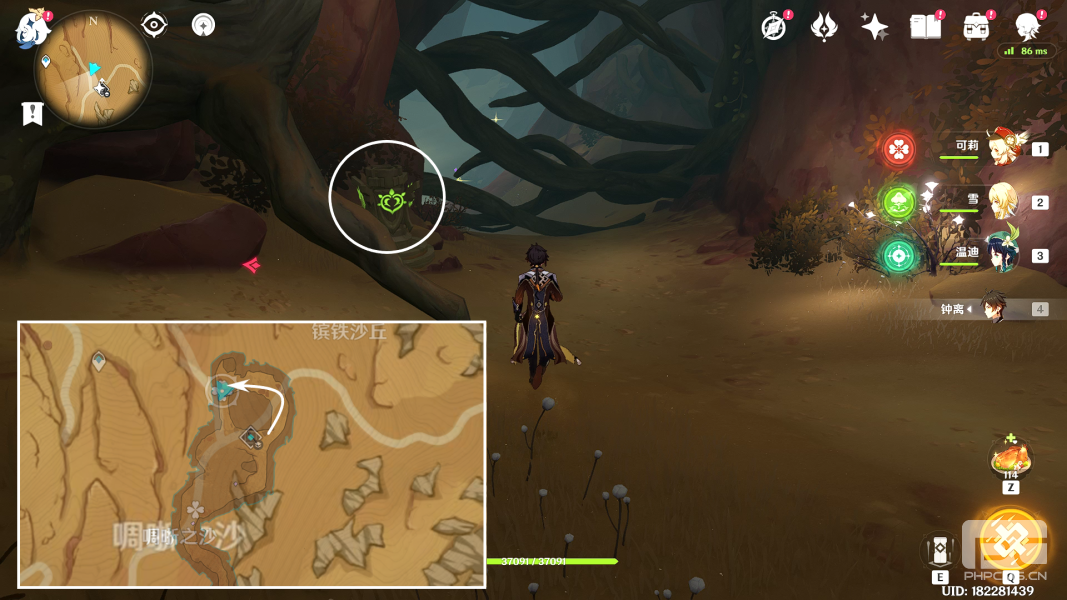
Task: Open the events compass icon
Action: tap(773, 27)
